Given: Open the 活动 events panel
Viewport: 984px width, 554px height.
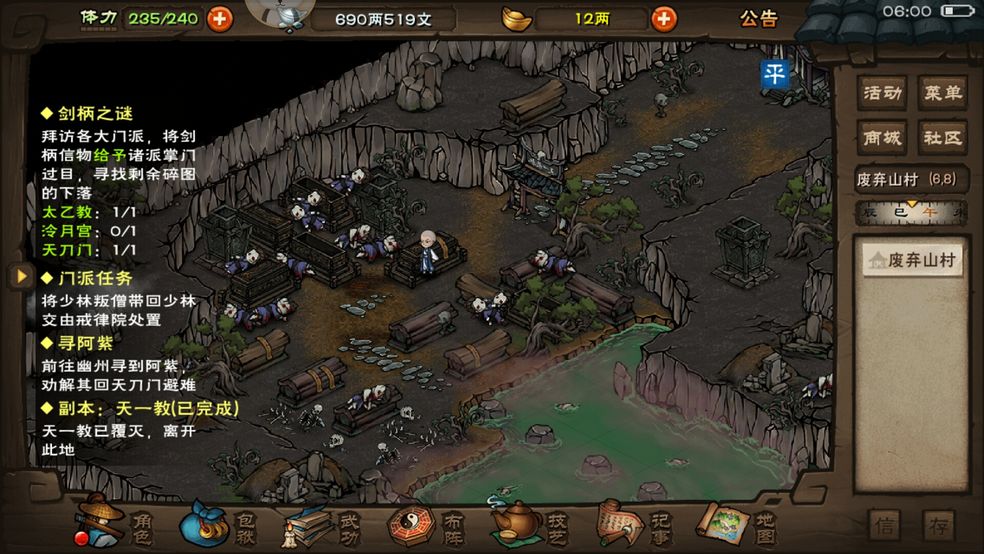Looking at the screenshot, I should (x=883, y=94).
